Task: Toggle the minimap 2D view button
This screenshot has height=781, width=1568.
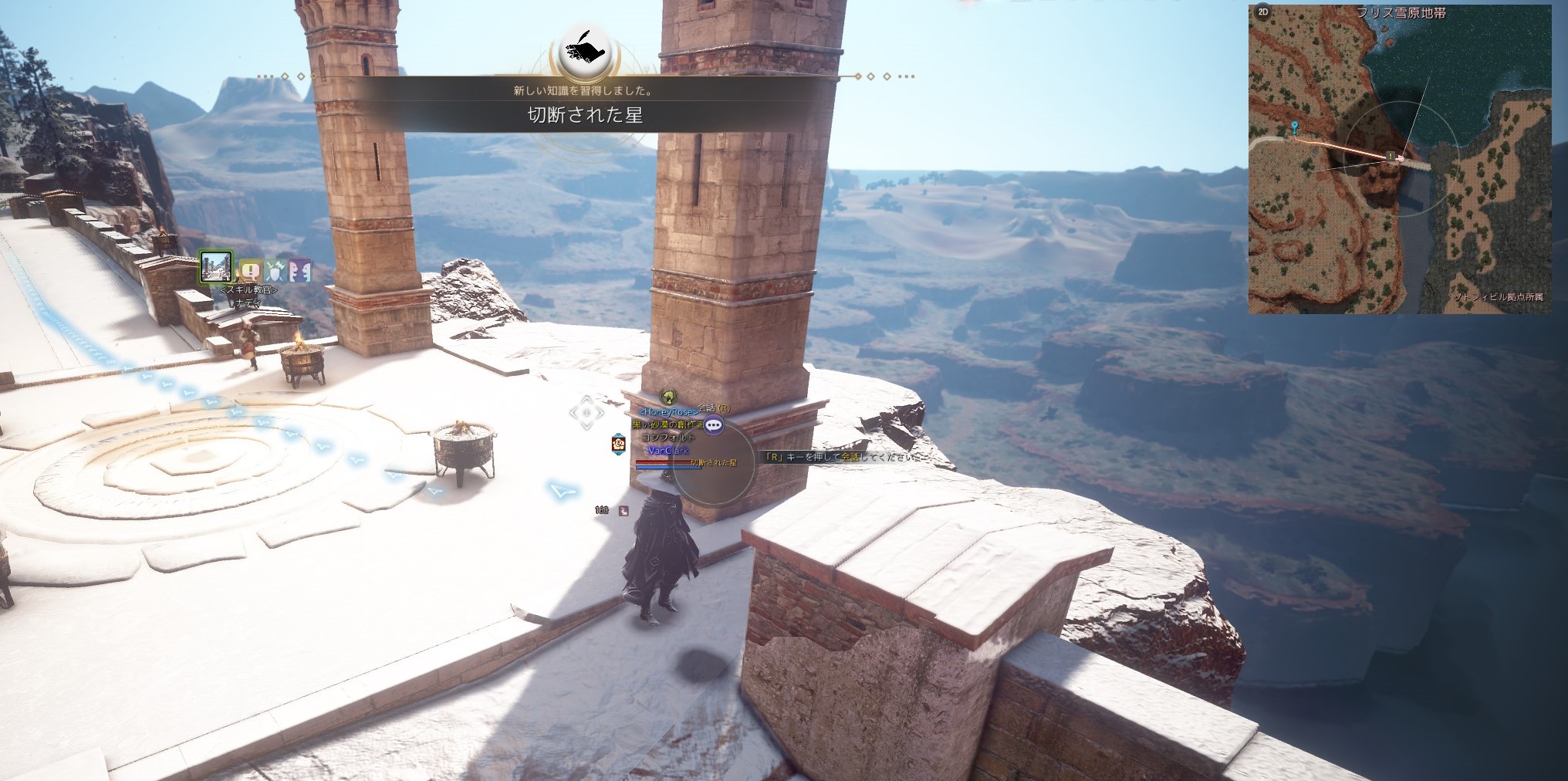Action: tap(1263, 12)
